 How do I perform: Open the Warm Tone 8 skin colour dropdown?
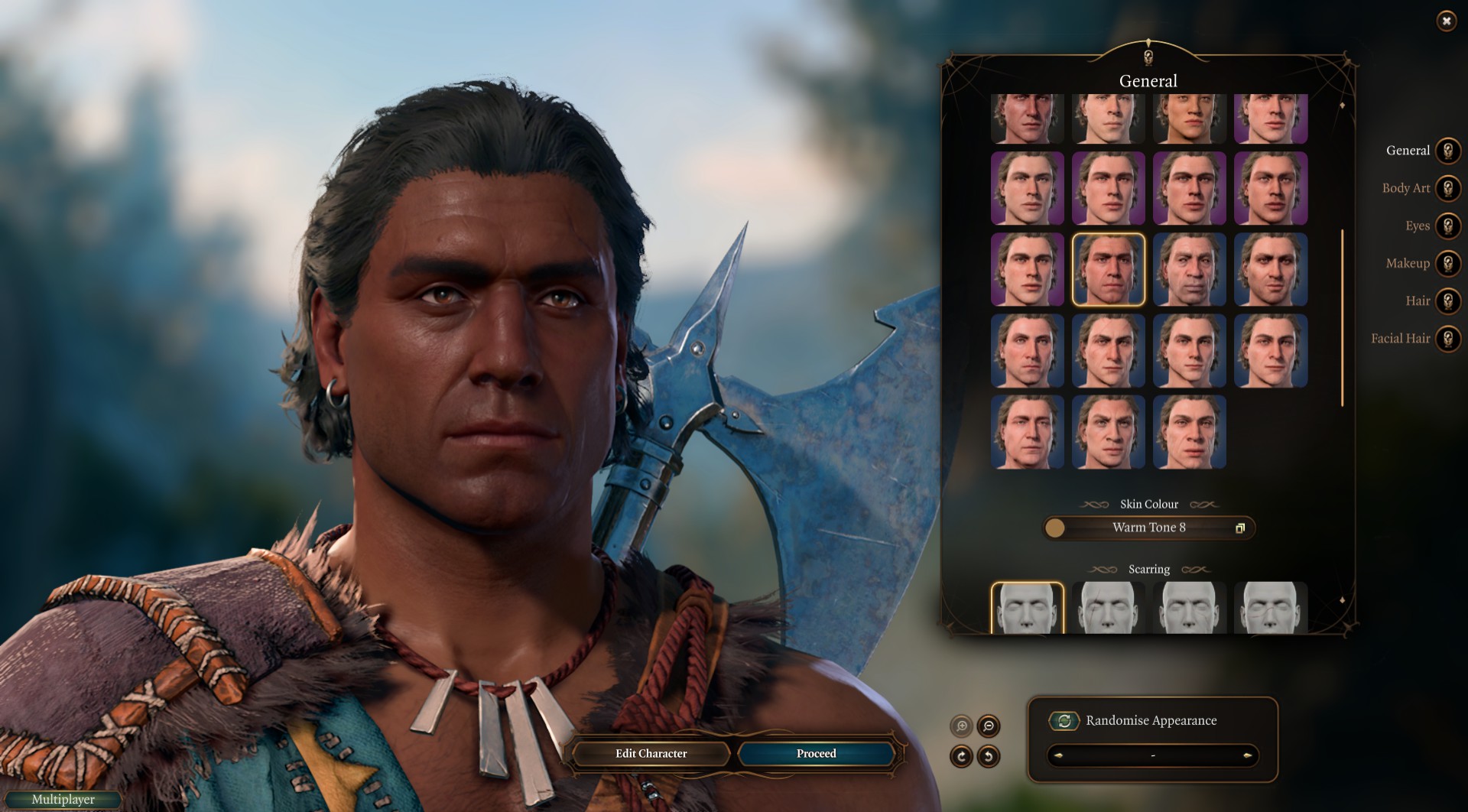click(1148, 528)
